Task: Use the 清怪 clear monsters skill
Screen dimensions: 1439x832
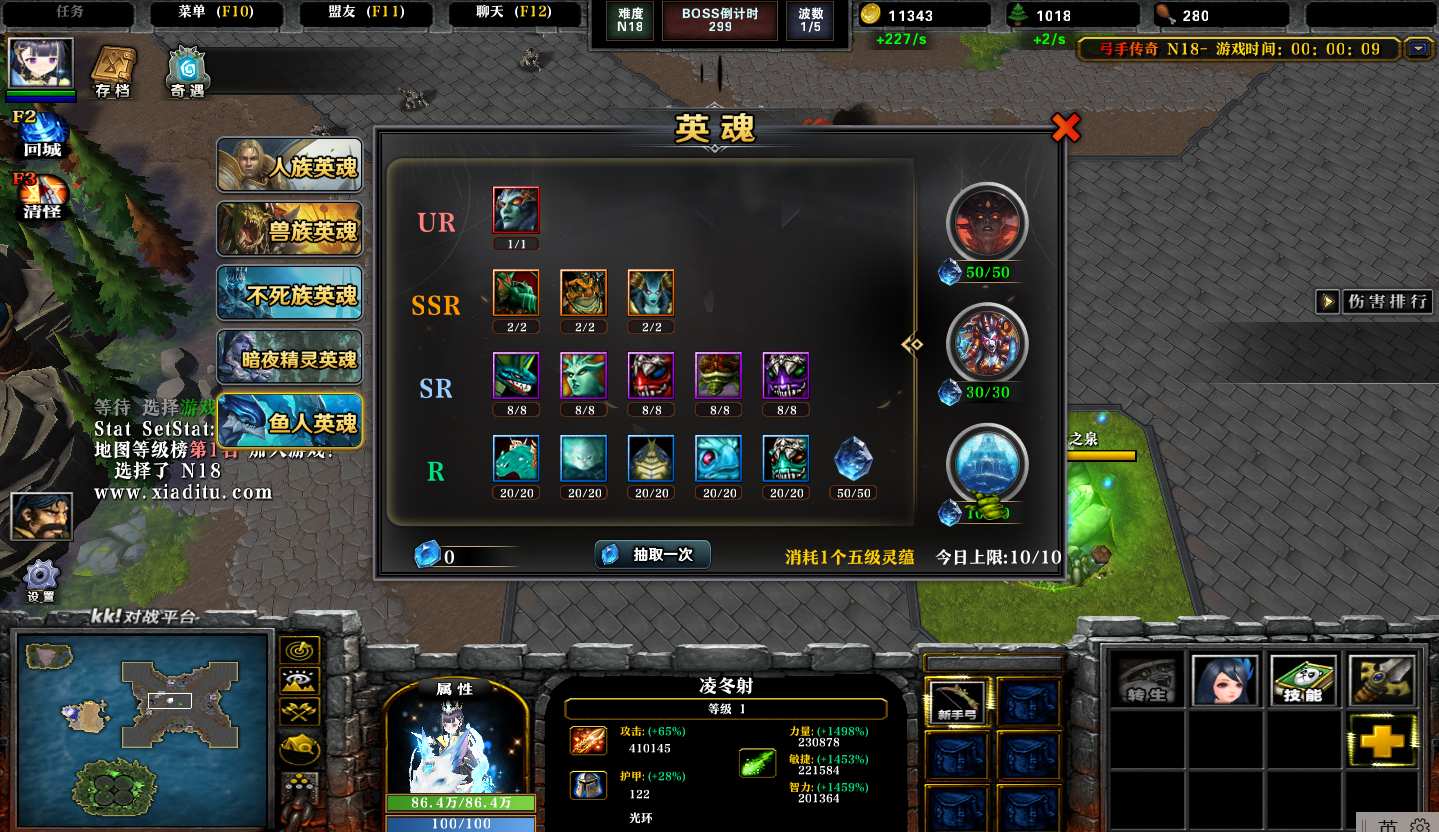Action: tap(42, 195)
